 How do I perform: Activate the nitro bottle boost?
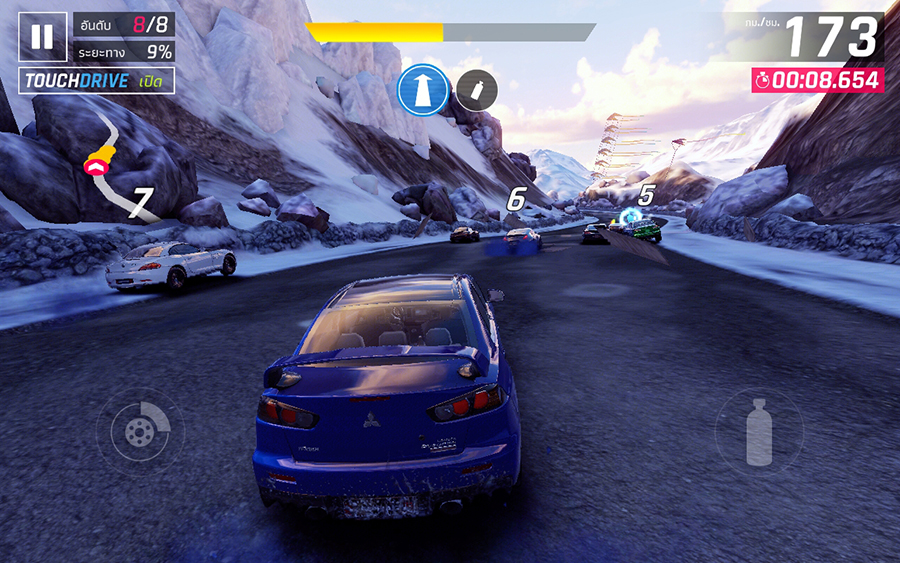tap(759, 432)
